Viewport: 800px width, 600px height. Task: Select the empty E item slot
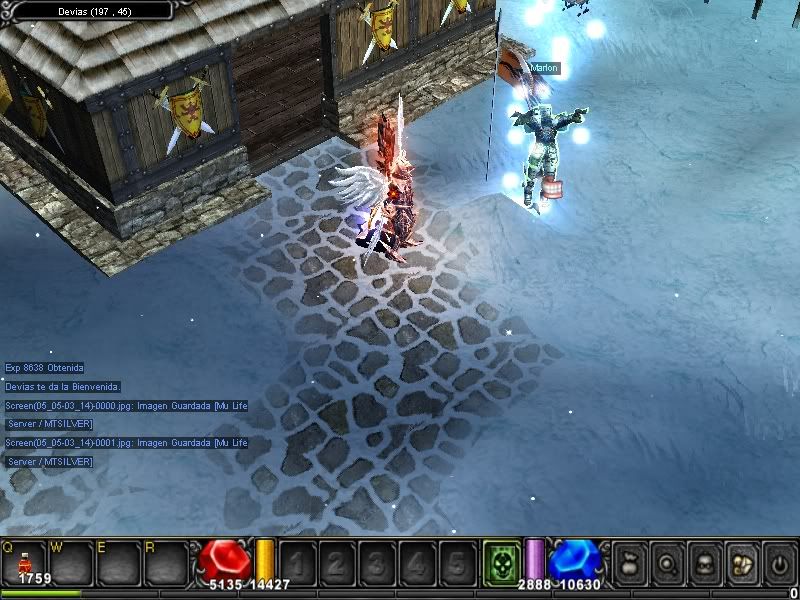pyautogui.click(x=119, y=564)
